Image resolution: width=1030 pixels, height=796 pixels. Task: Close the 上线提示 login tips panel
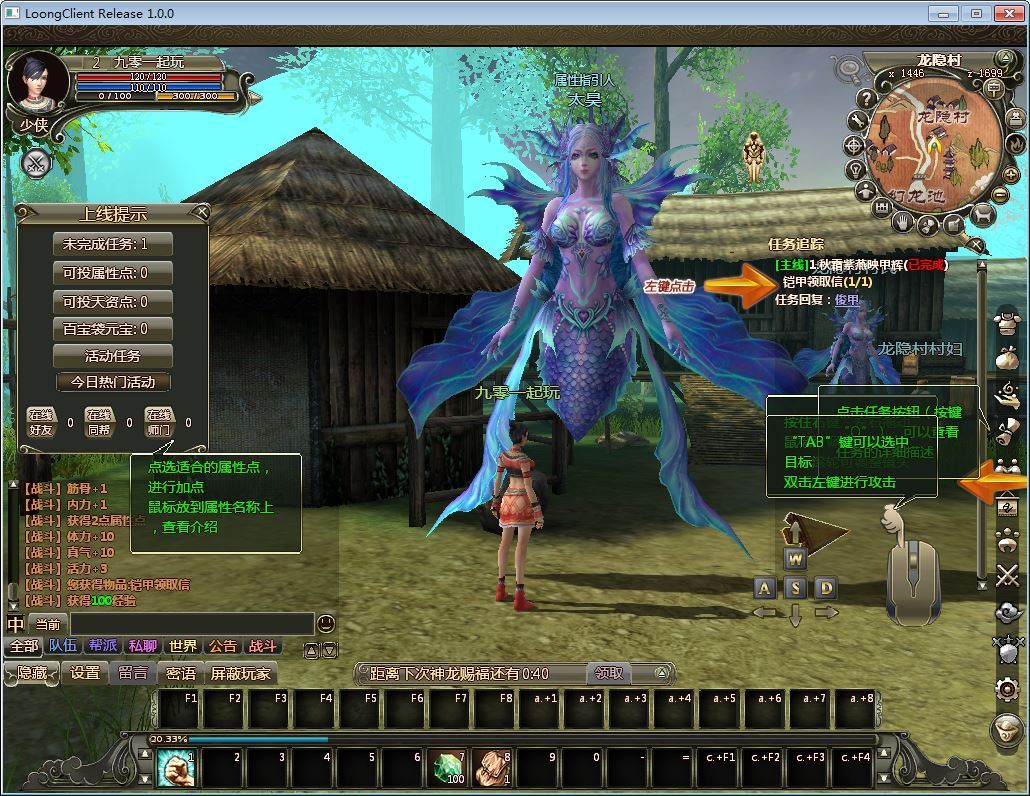(x=202, y=212)
